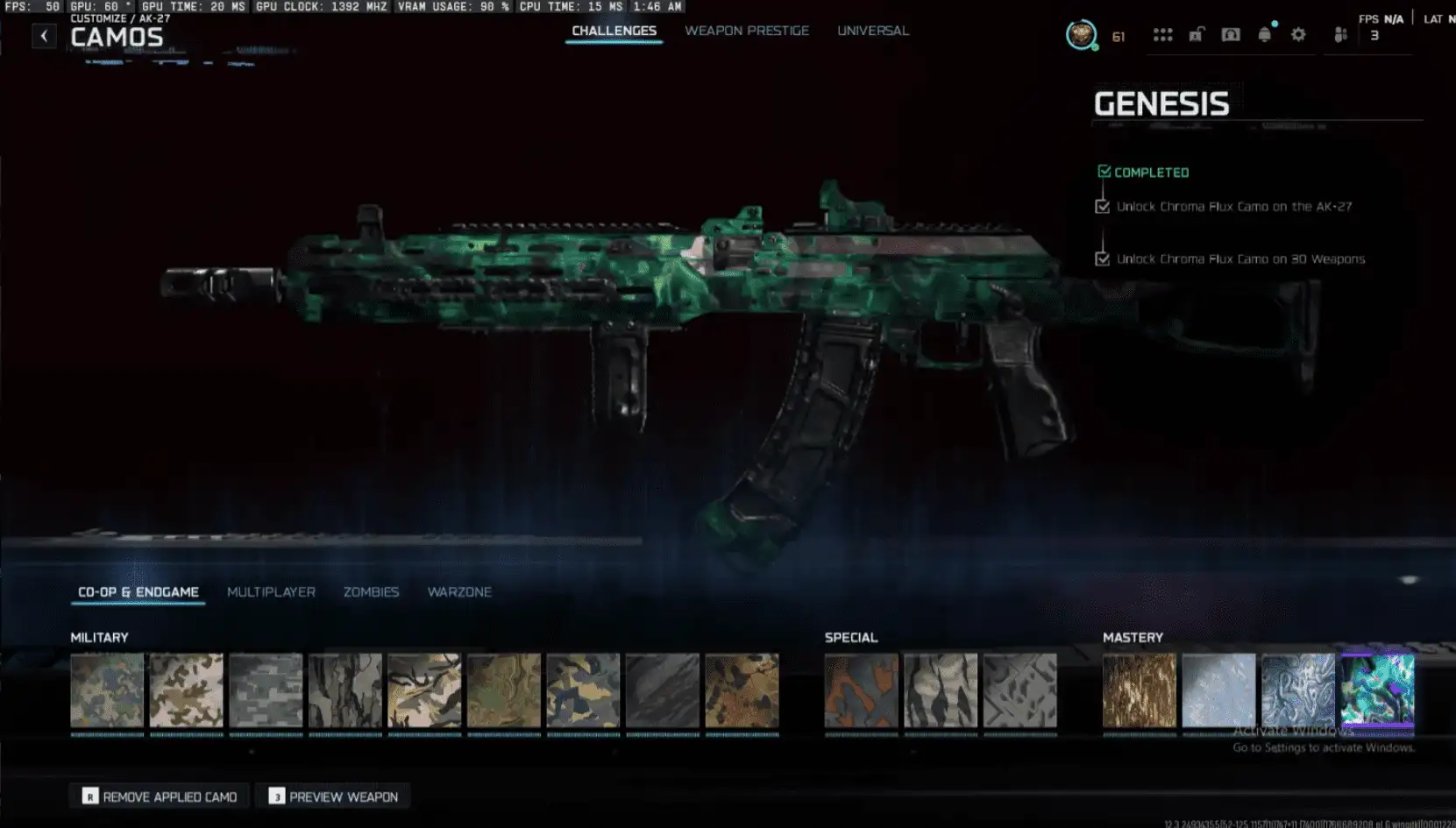Switch to the Multiplayer camo category
The width and height of the screenshot is (1456, 828).
pos(271,592)
